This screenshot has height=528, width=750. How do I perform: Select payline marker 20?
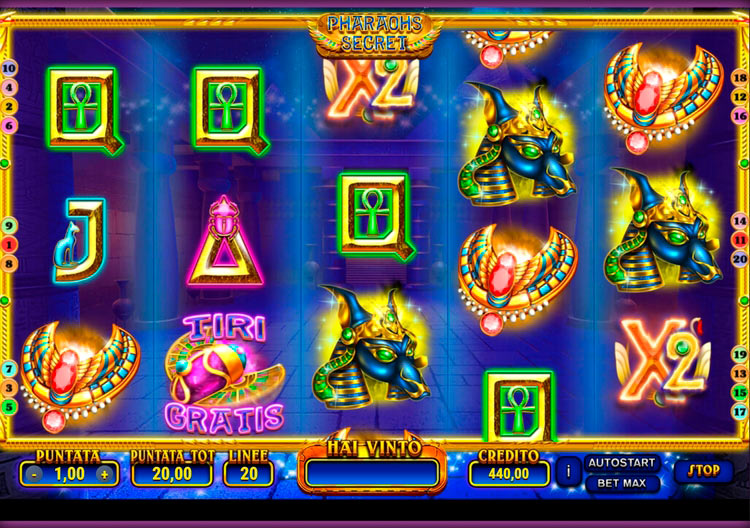[x=740, y=259]
